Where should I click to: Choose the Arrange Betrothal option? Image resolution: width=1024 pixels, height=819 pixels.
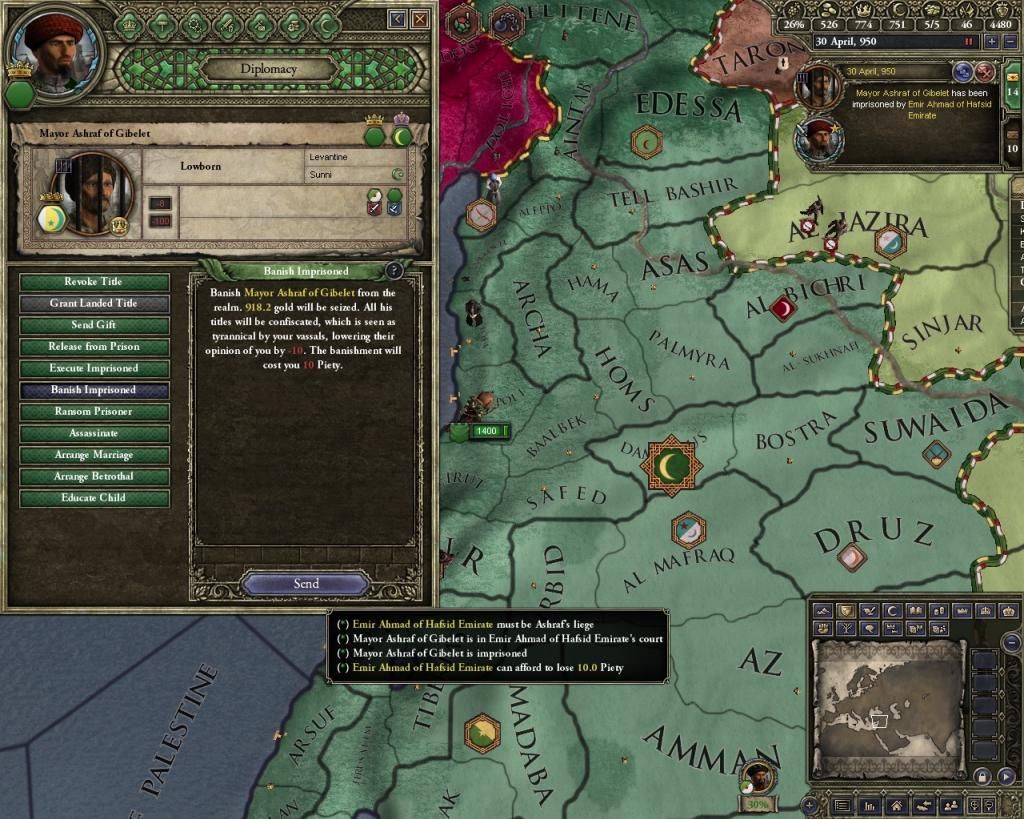94,477
